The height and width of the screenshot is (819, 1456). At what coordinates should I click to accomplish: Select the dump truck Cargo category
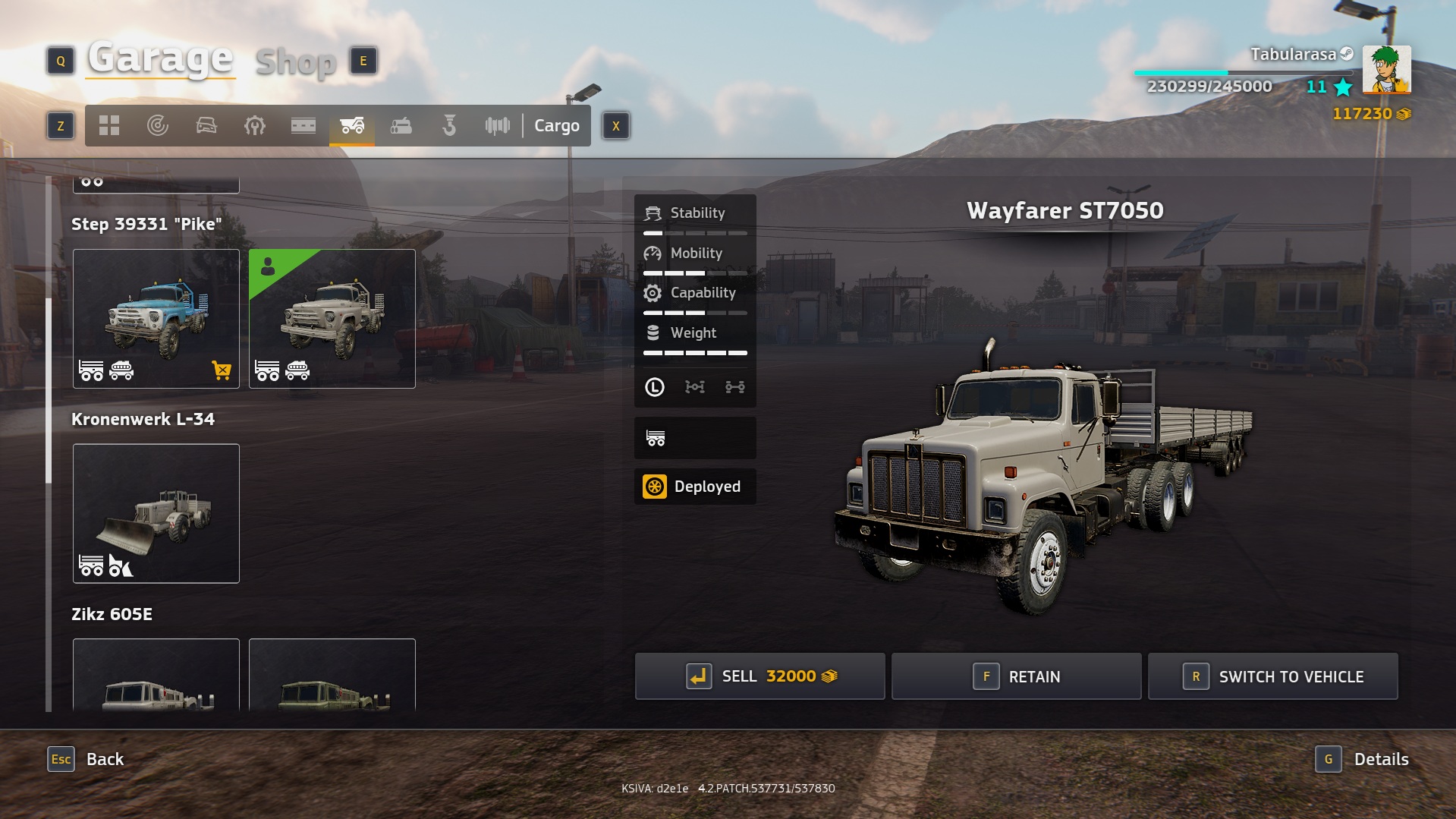point(352,126)
